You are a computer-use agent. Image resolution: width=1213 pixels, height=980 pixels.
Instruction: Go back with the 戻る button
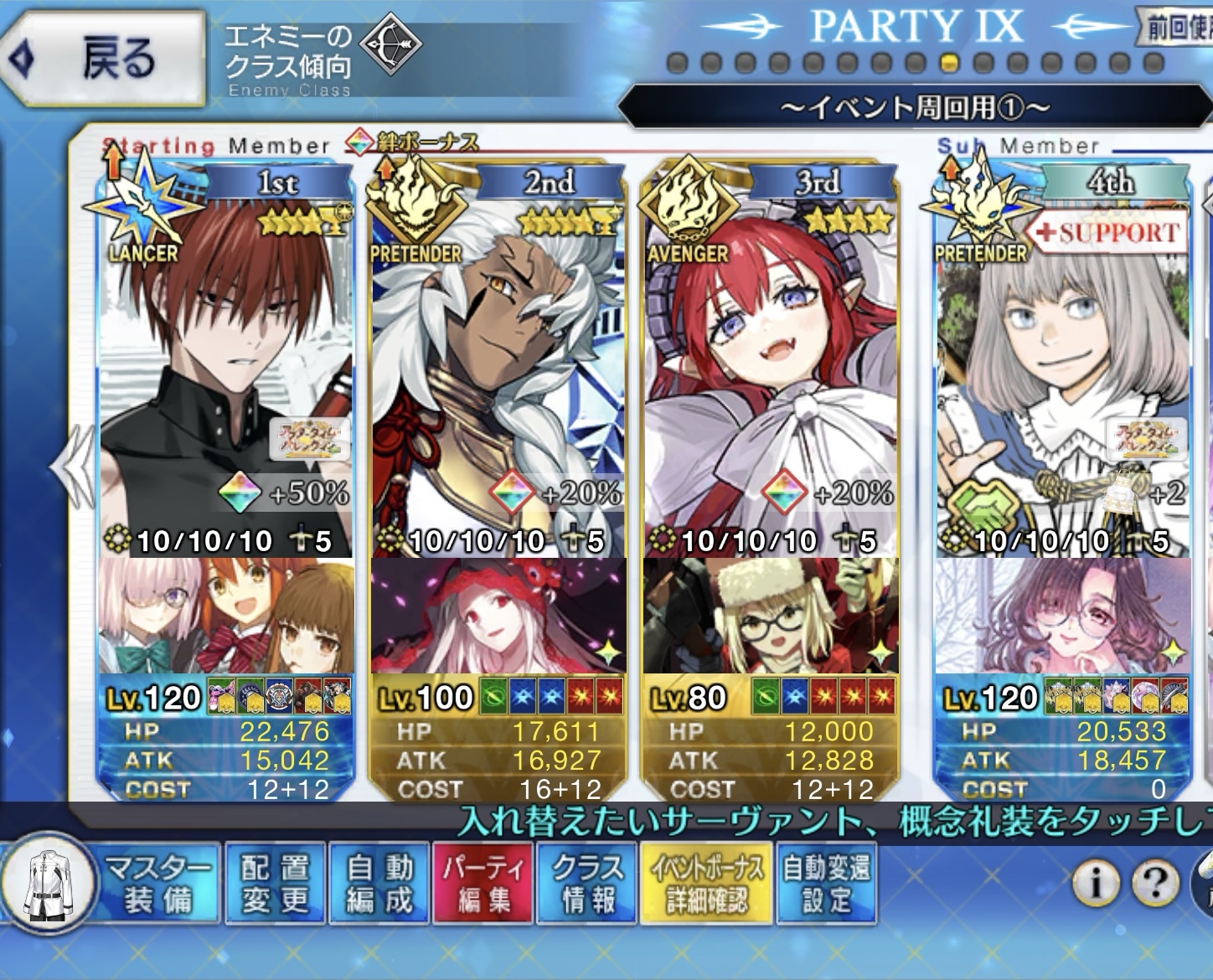[105, 60]
